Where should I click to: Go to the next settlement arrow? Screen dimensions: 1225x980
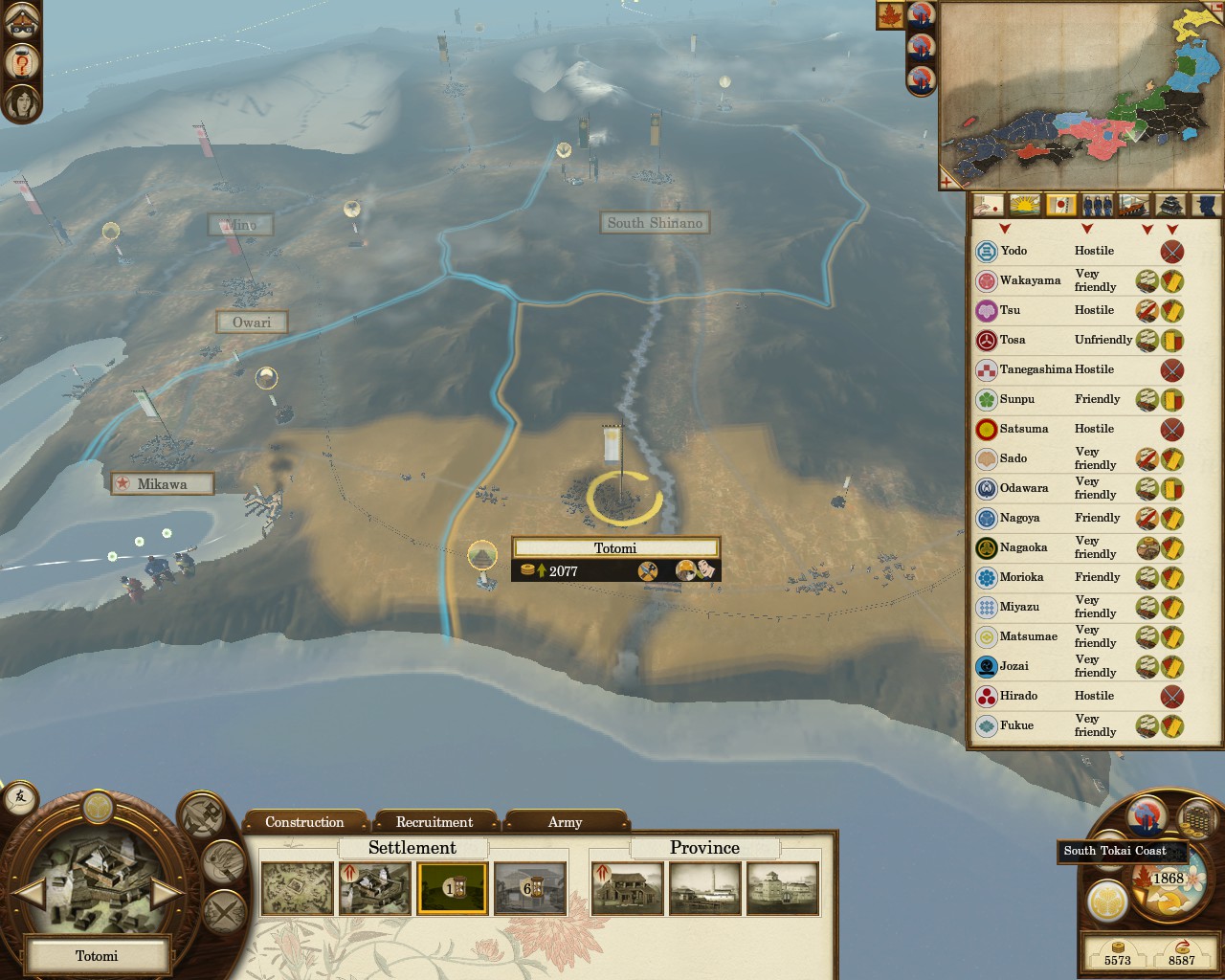165,893
